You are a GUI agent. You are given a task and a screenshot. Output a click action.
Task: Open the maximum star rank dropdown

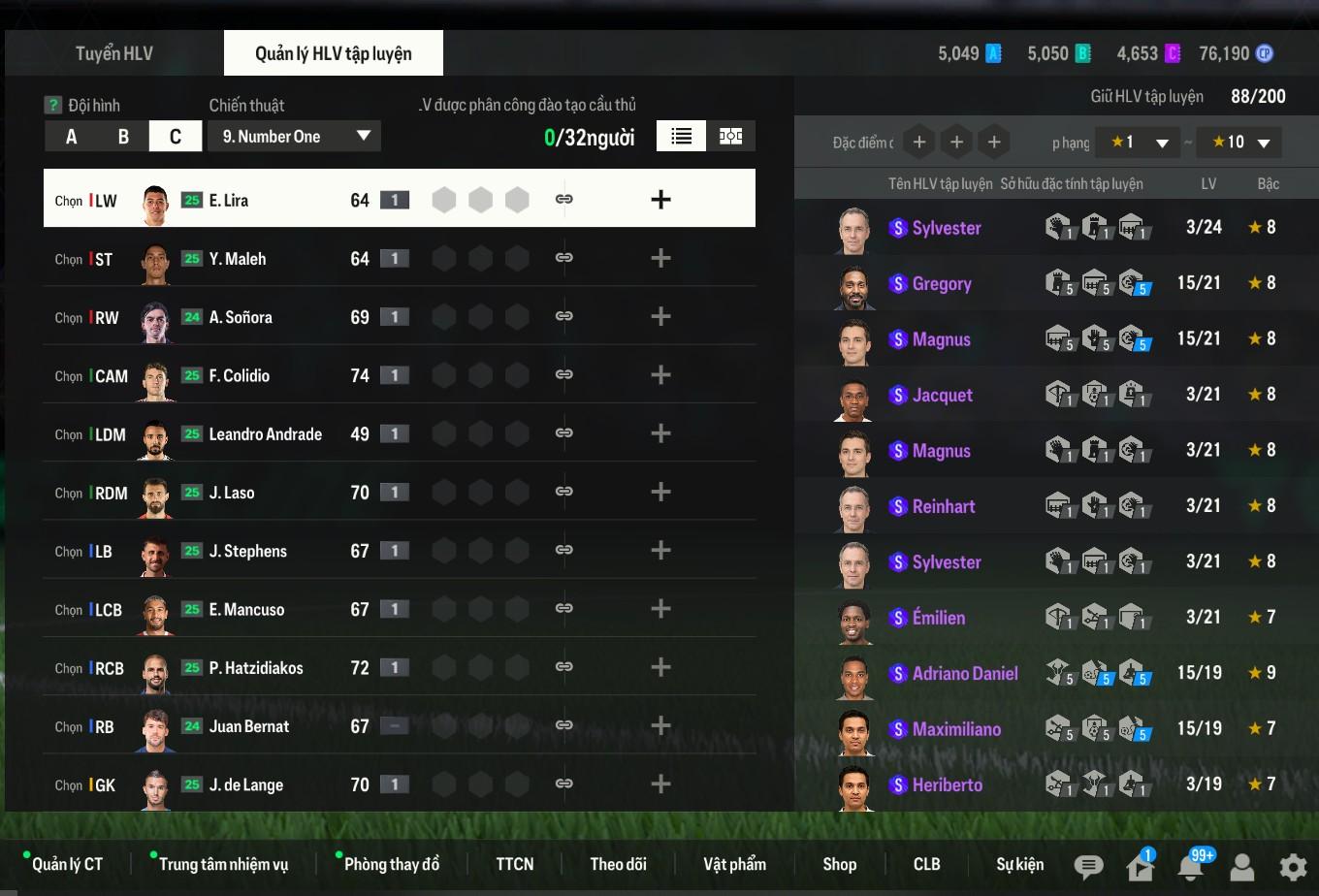[1239, 143]
